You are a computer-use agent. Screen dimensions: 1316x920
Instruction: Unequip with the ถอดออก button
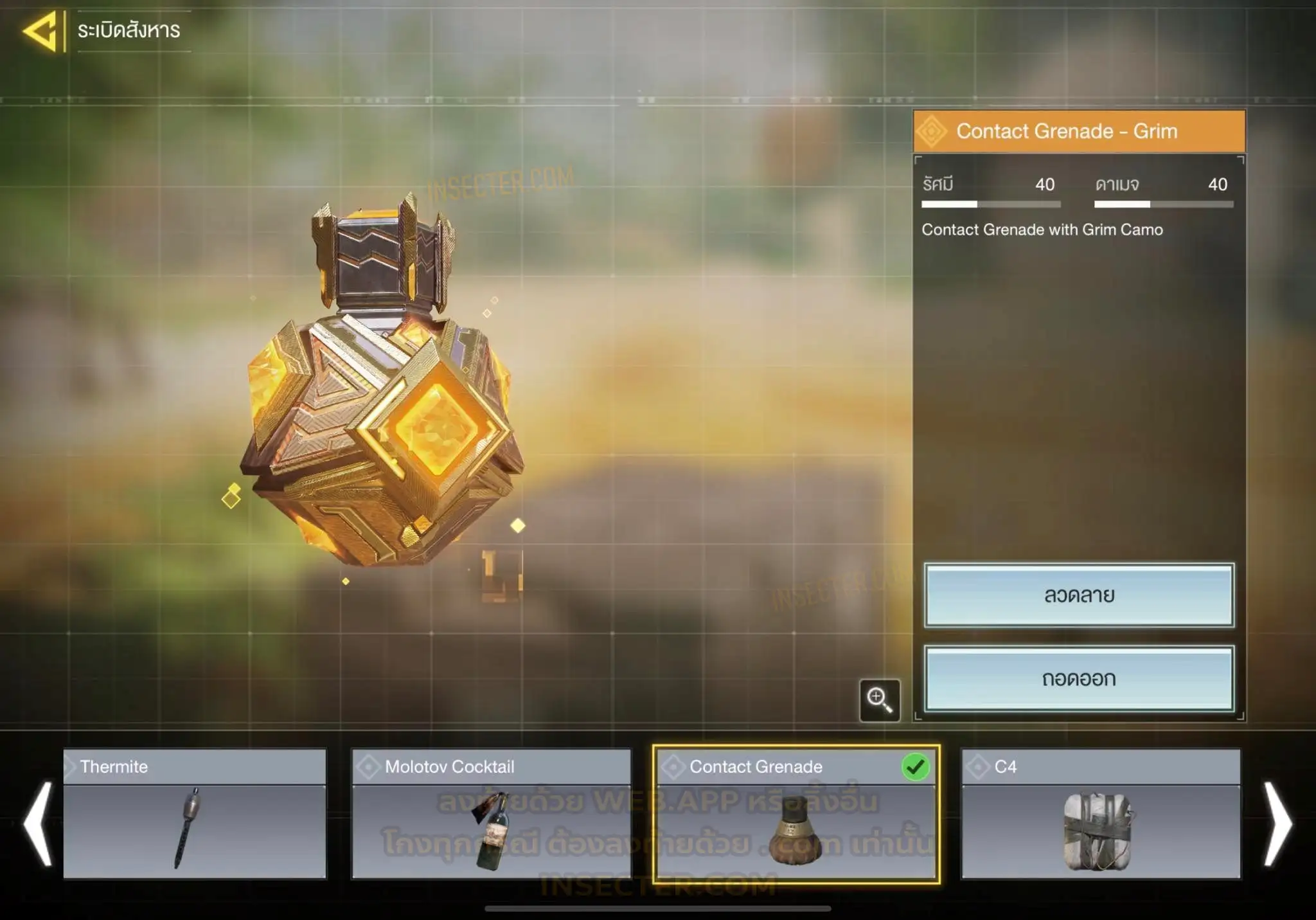pos(1078,678)
